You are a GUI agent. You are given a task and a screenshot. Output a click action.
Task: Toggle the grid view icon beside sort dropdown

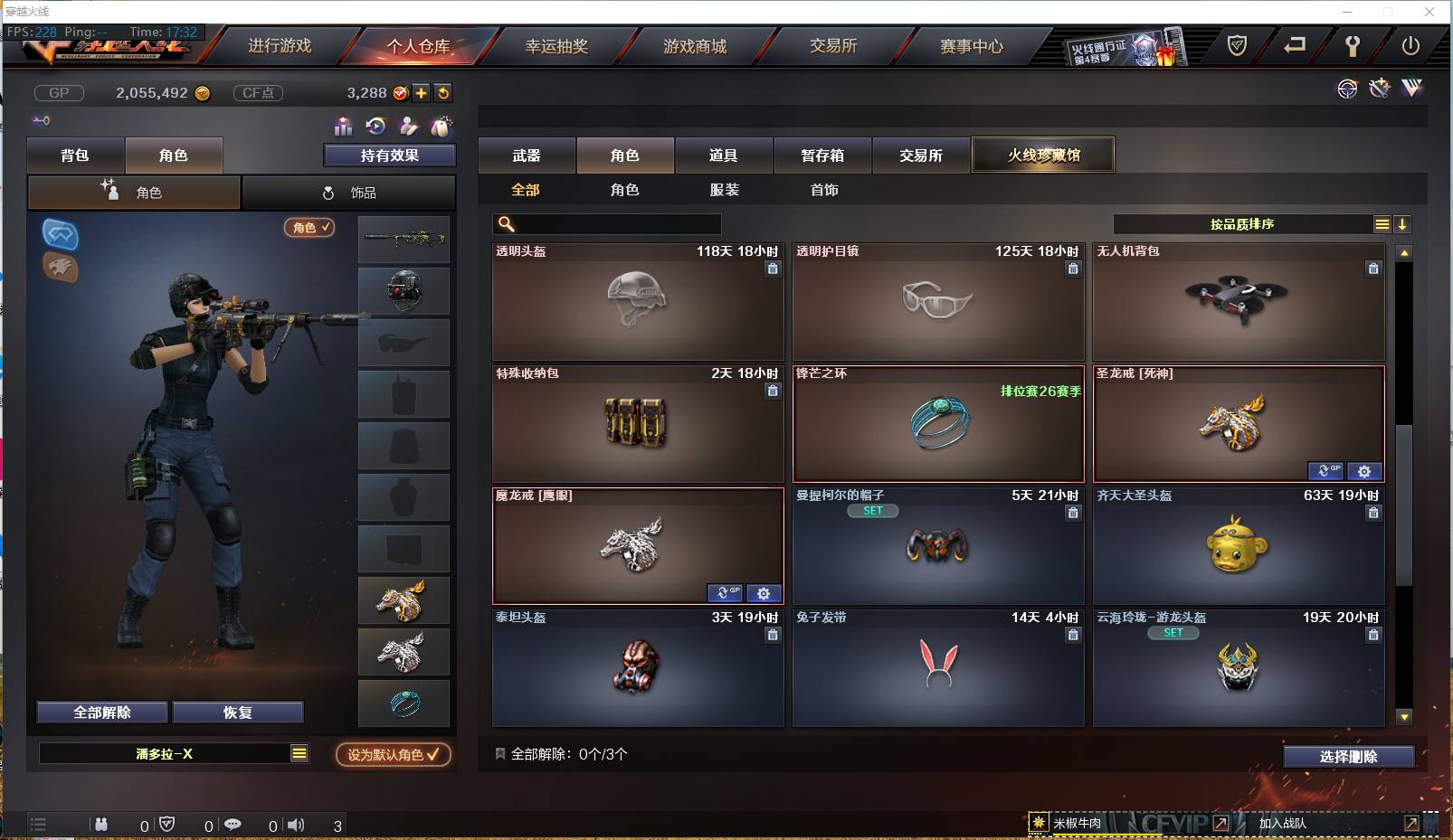1383,223
